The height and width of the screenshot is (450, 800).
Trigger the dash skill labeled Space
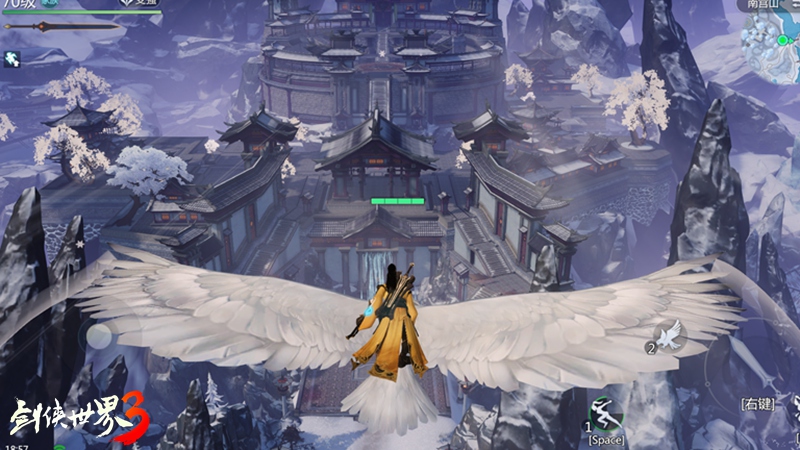[605, 413]
